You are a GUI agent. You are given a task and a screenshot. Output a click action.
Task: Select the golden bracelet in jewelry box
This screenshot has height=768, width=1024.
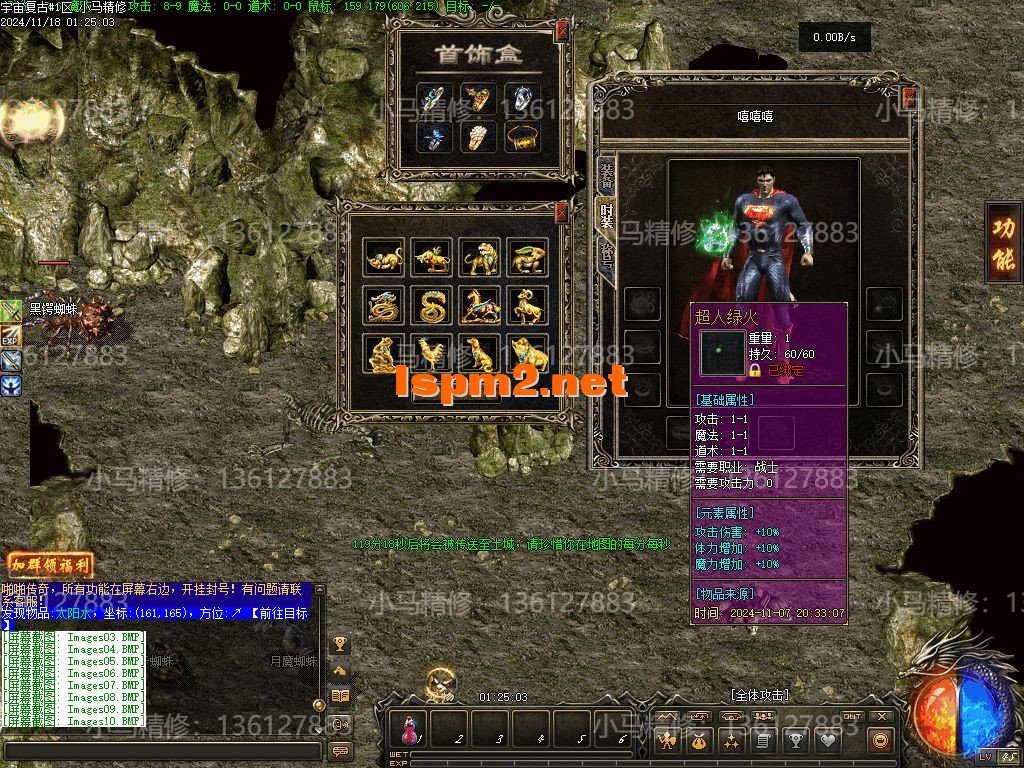[522, 137]
